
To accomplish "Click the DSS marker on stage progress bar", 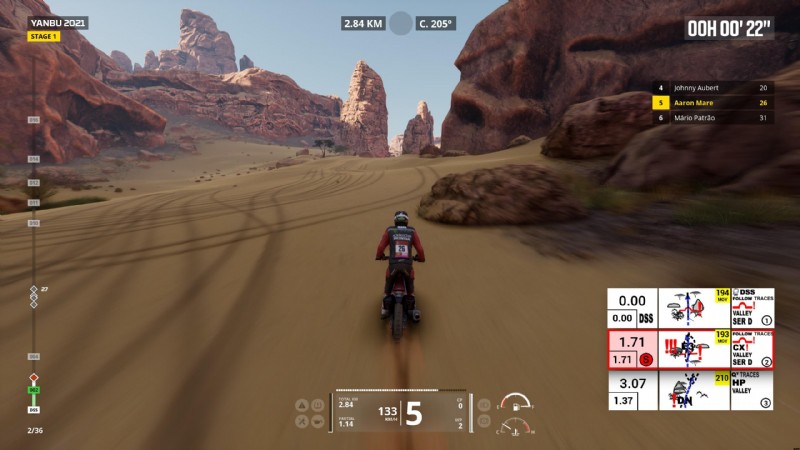I will 33,409.
